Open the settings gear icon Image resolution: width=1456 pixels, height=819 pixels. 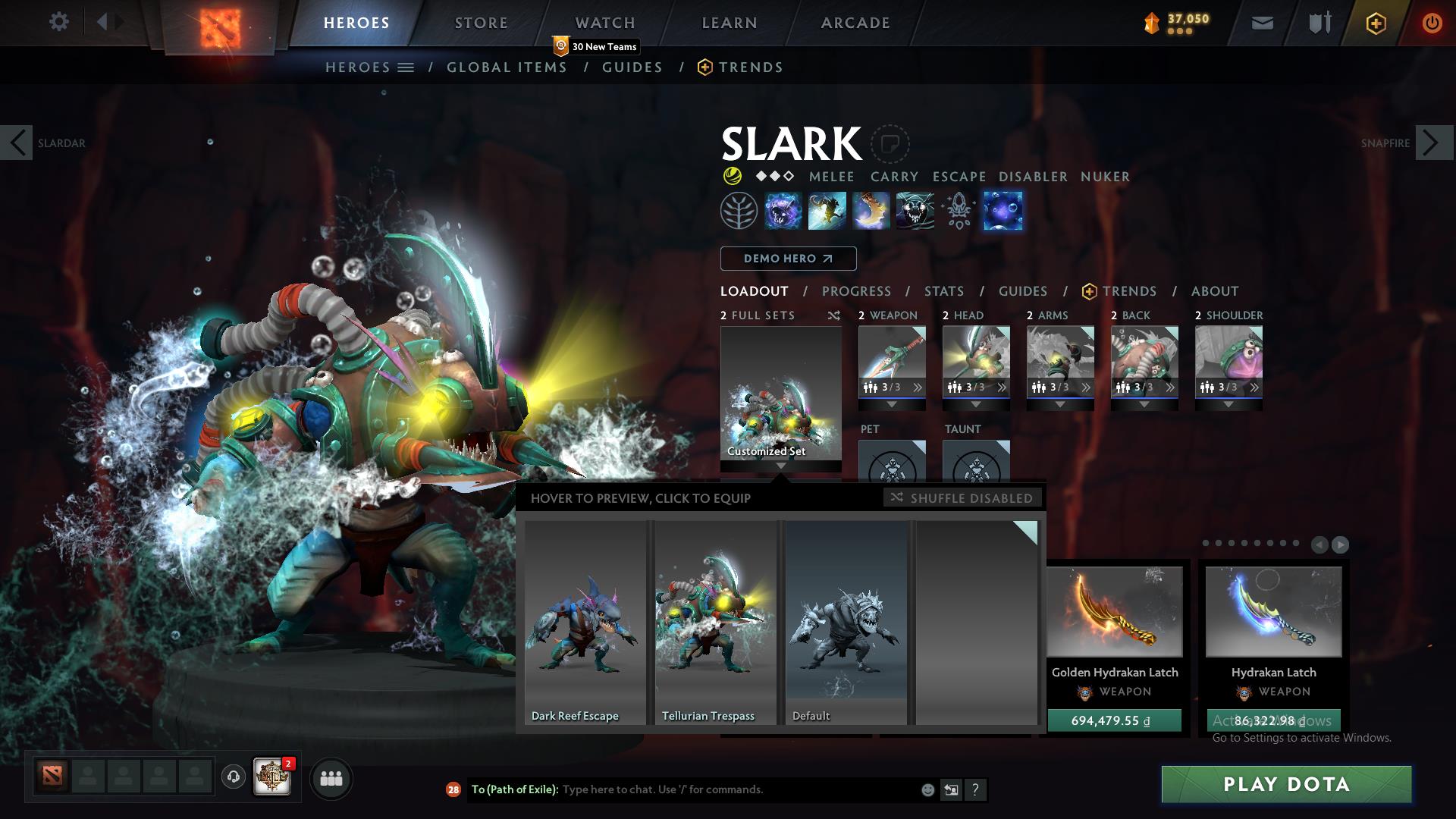58,21
